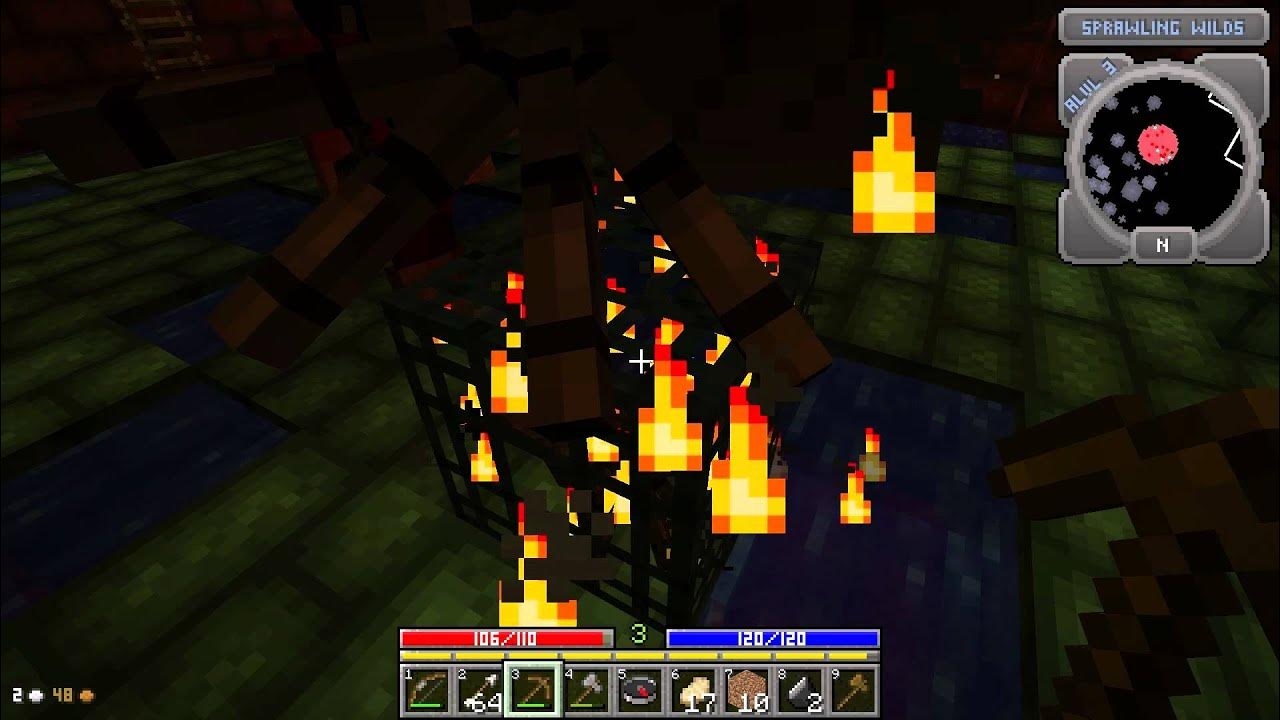Select the compass in hotbar slot 5
Viewport: 1280px width, 720px height.
tap(641, 691)
